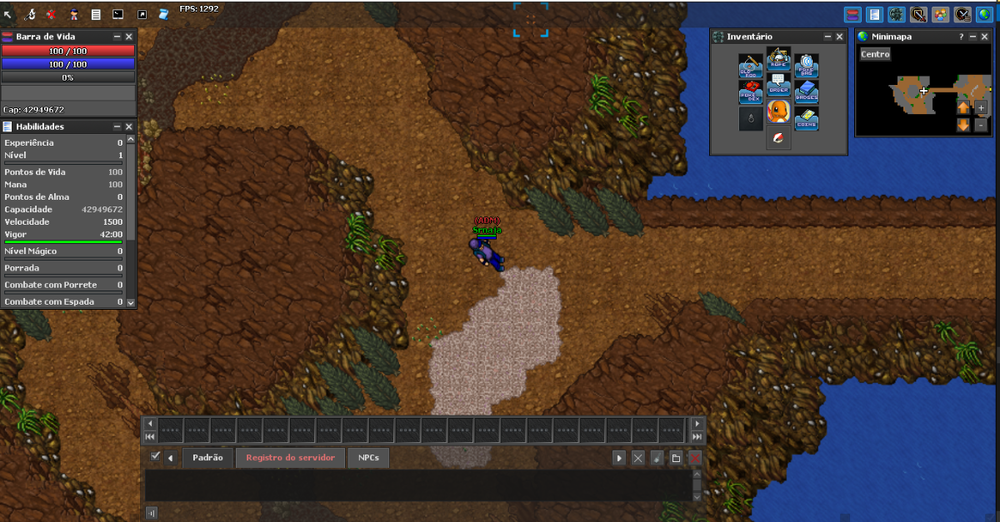Close the Inventário panel
The height and width of the screenshot is (522, 1000).
point(840,36)
